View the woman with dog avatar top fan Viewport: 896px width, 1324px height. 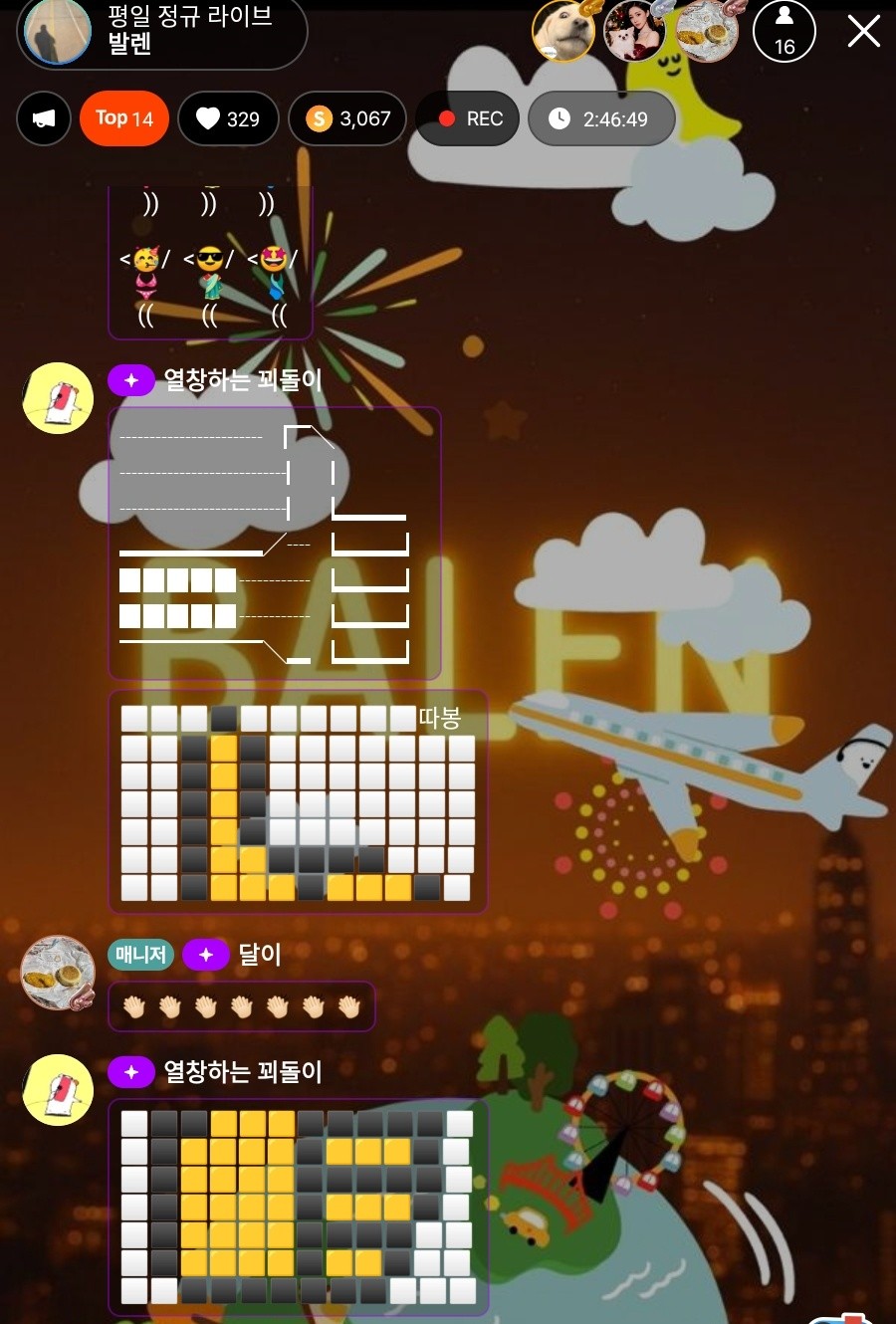635,32
